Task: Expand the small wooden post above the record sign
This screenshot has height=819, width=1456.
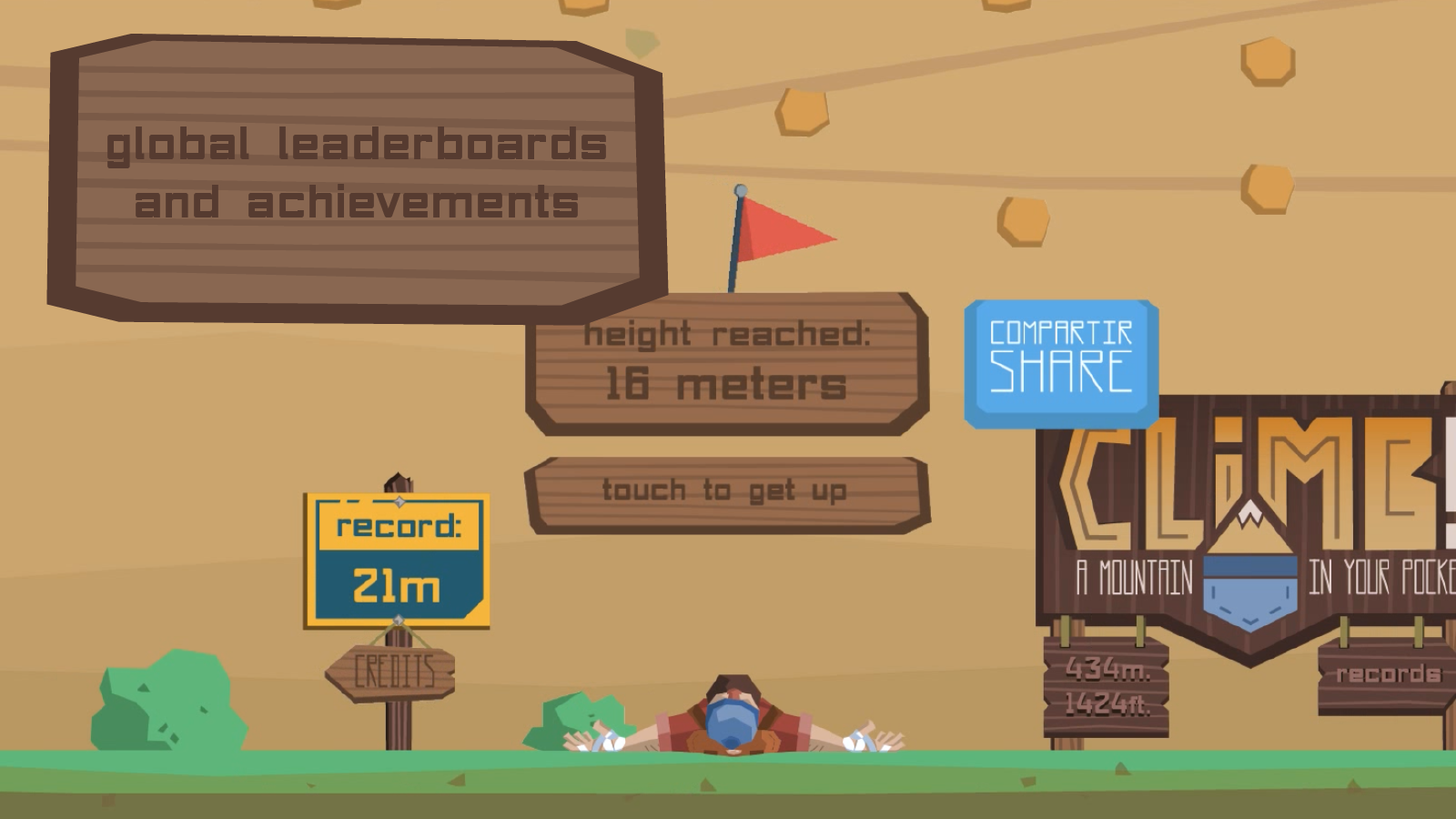Action: pos(398,480)
